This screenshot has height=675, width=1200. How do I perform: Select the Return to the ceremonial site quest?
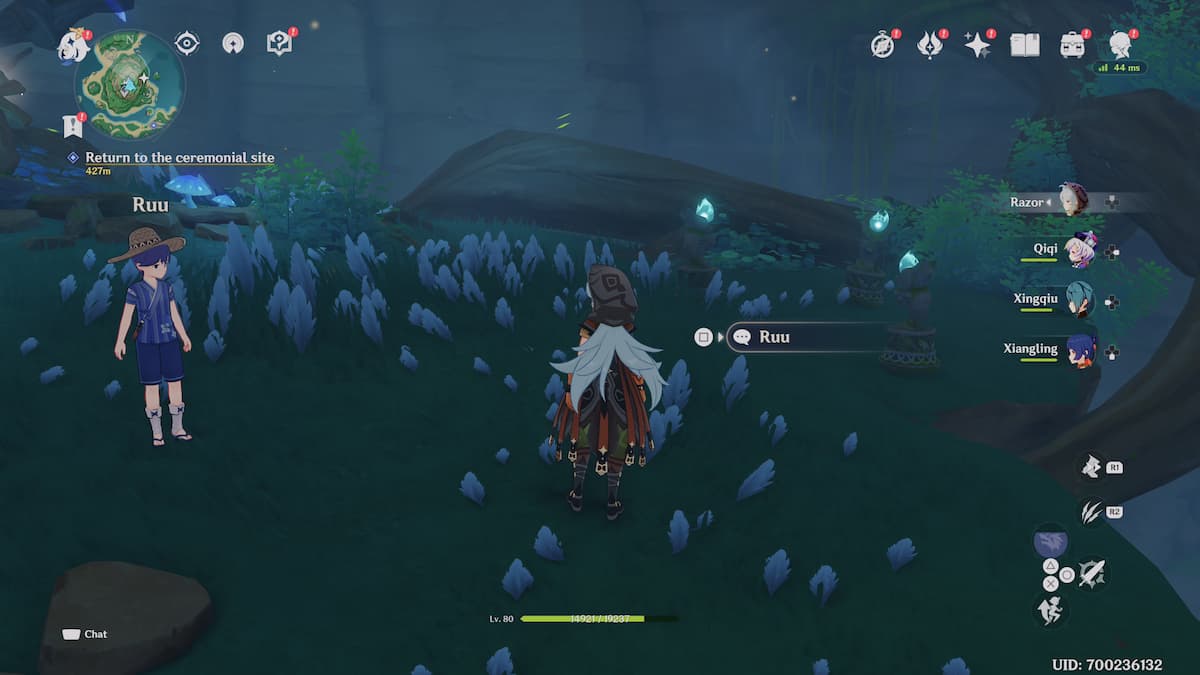[179, 158]
